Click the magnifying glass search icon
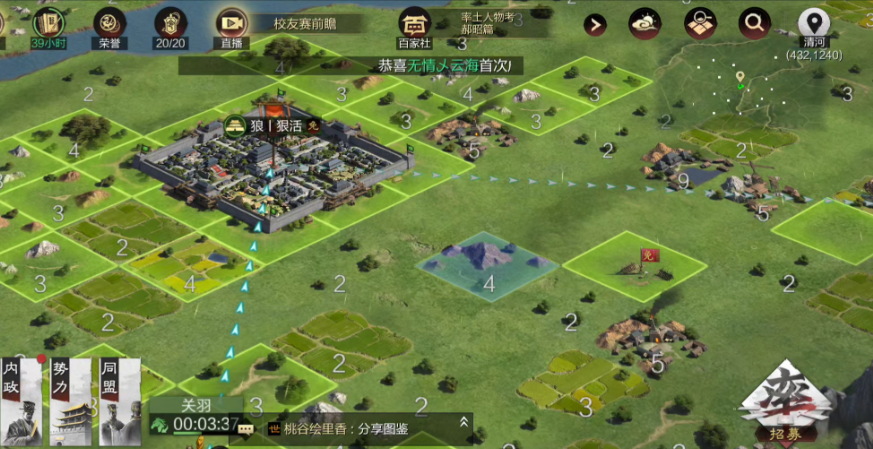 [754, 24]
